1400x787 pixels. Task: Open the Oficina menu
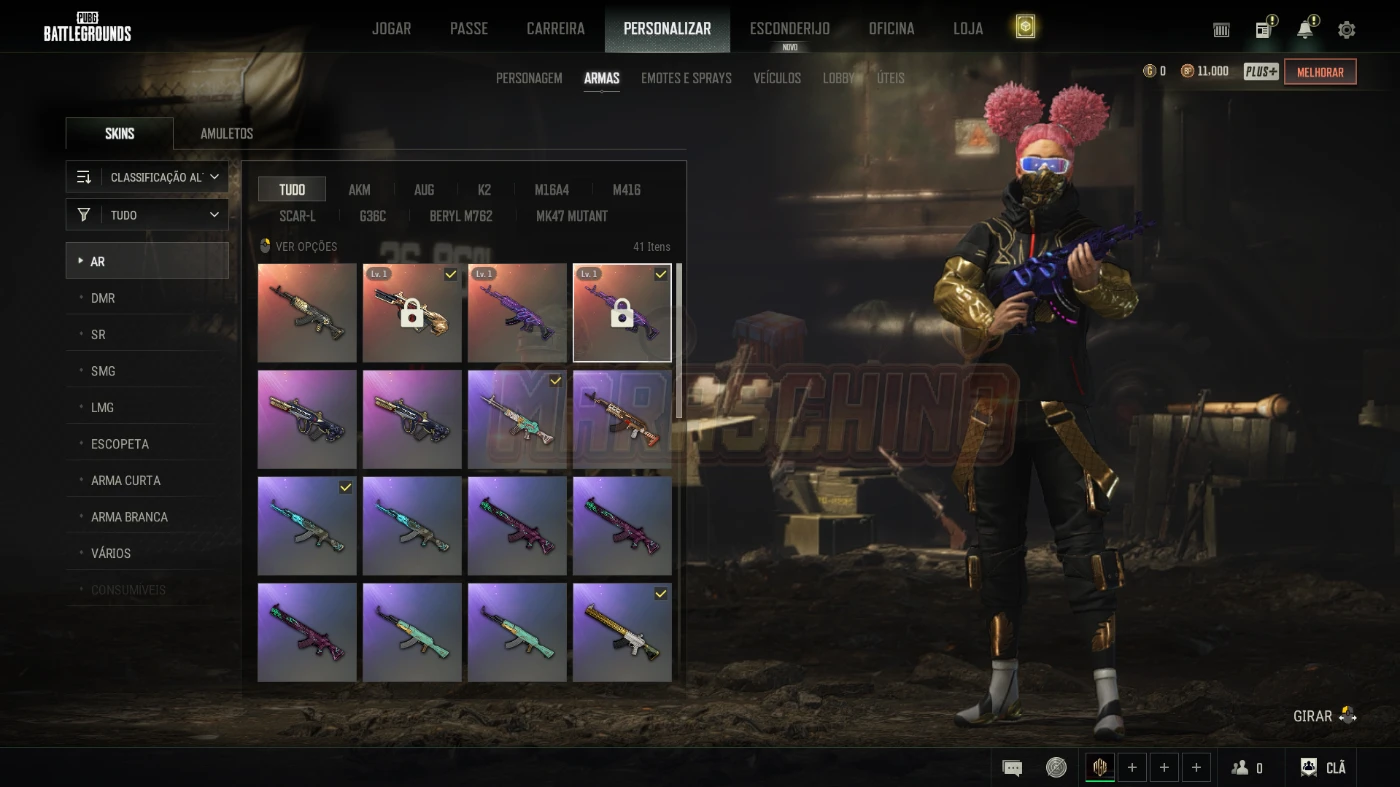891,28
